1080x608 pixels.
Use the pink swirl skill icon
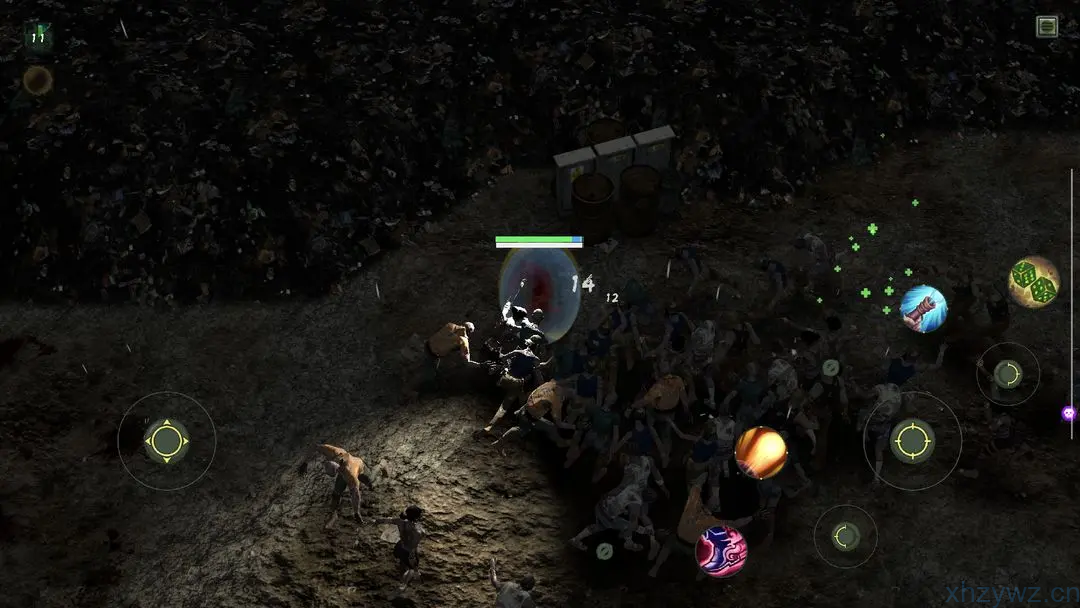point(721,551)
